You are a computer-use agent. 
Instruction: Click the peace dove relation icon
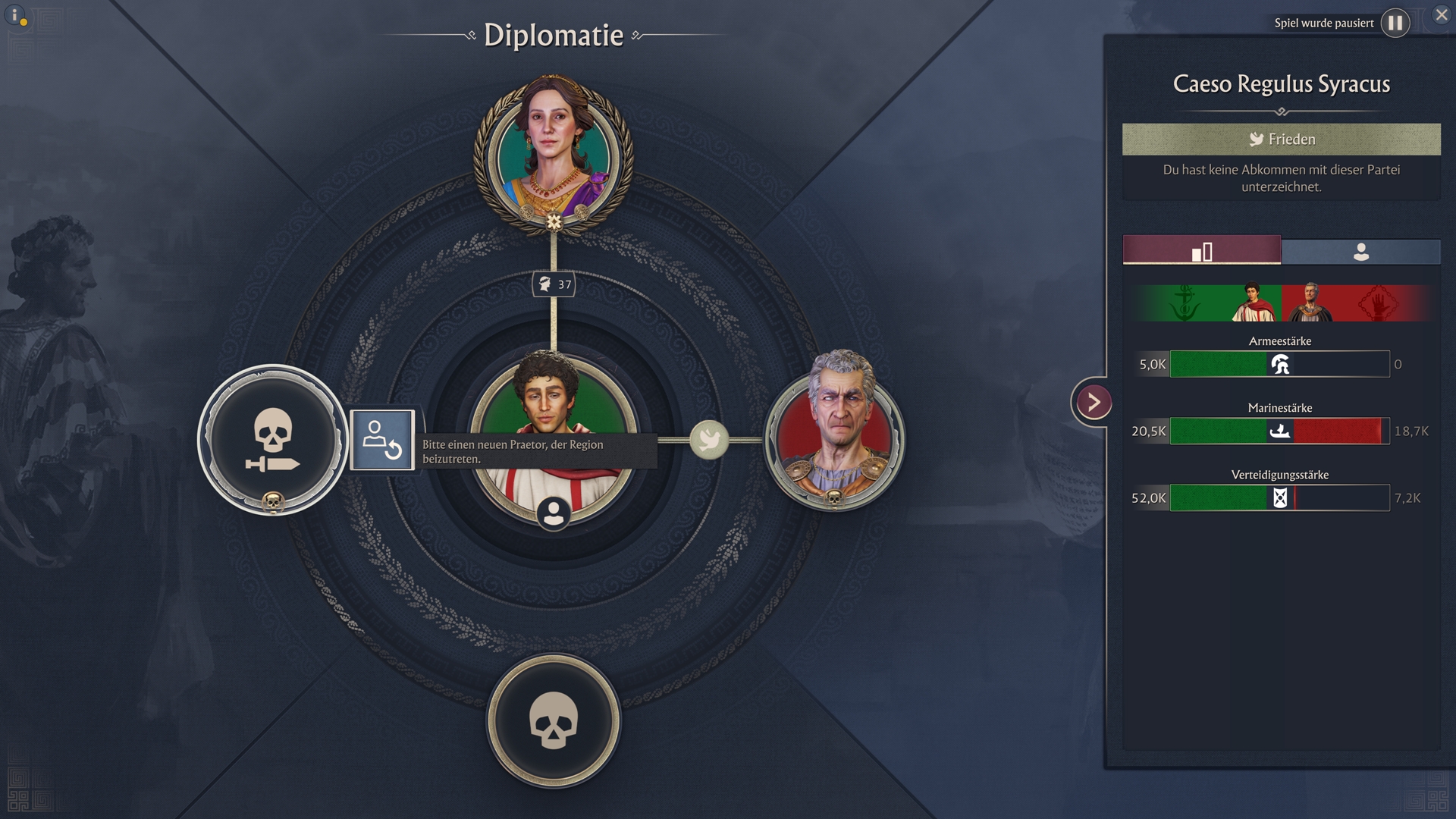tap(709, 440)
